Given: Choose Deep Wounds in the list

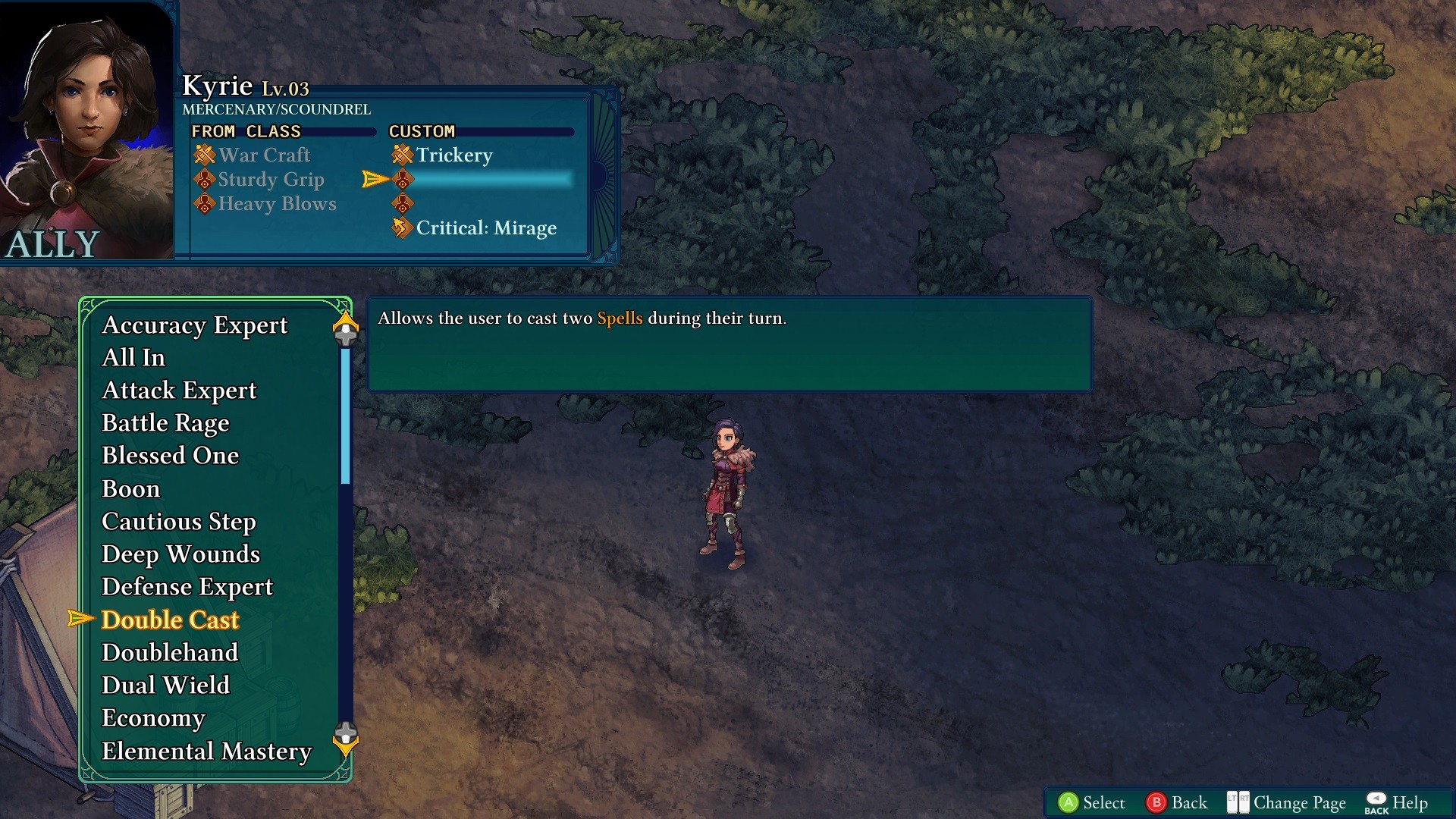Looking at the screenshot, I should 180,554.
